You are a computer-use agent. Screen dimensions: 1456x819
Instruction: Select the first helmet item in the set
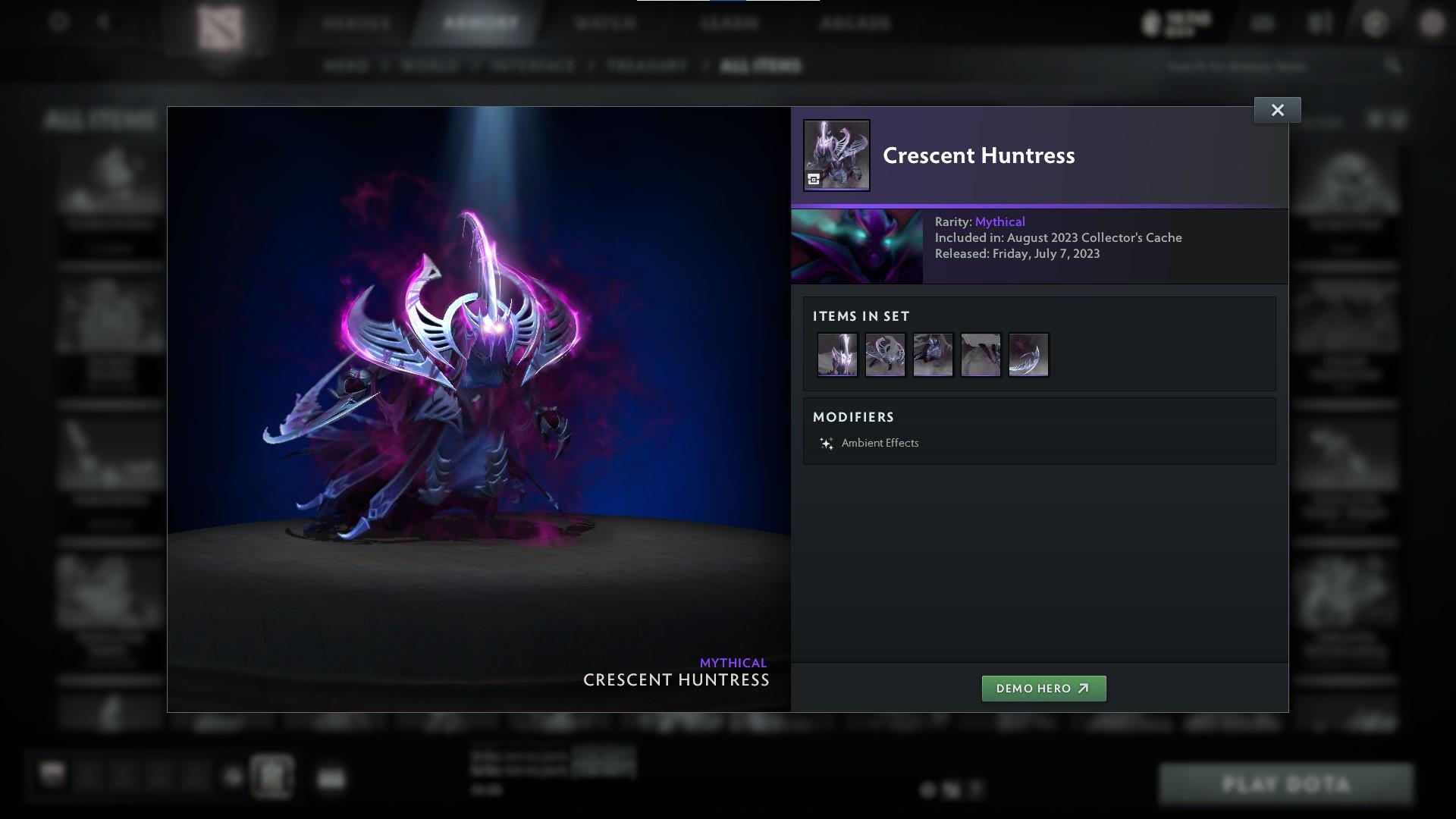(x=837, y=353)
